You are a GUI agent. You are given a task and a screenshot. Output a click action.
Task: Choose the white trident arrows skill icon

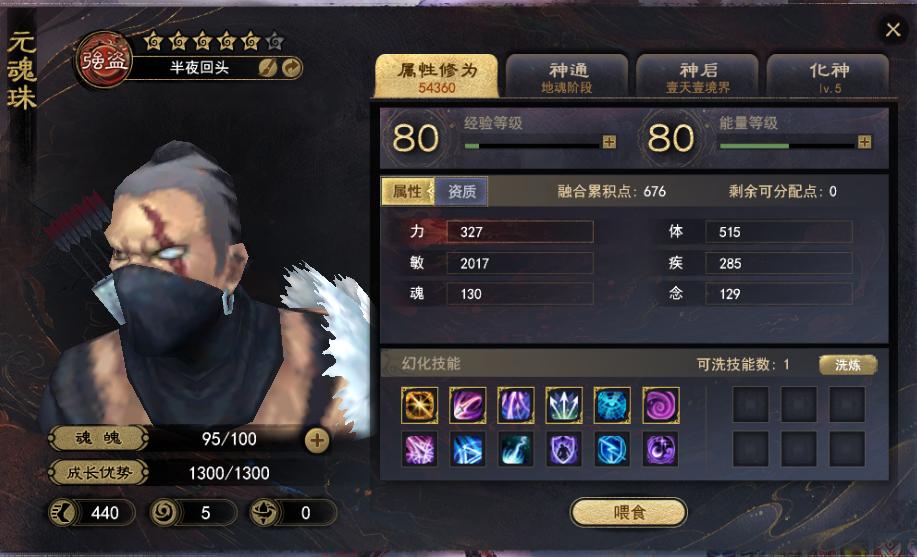click(564, 404)
